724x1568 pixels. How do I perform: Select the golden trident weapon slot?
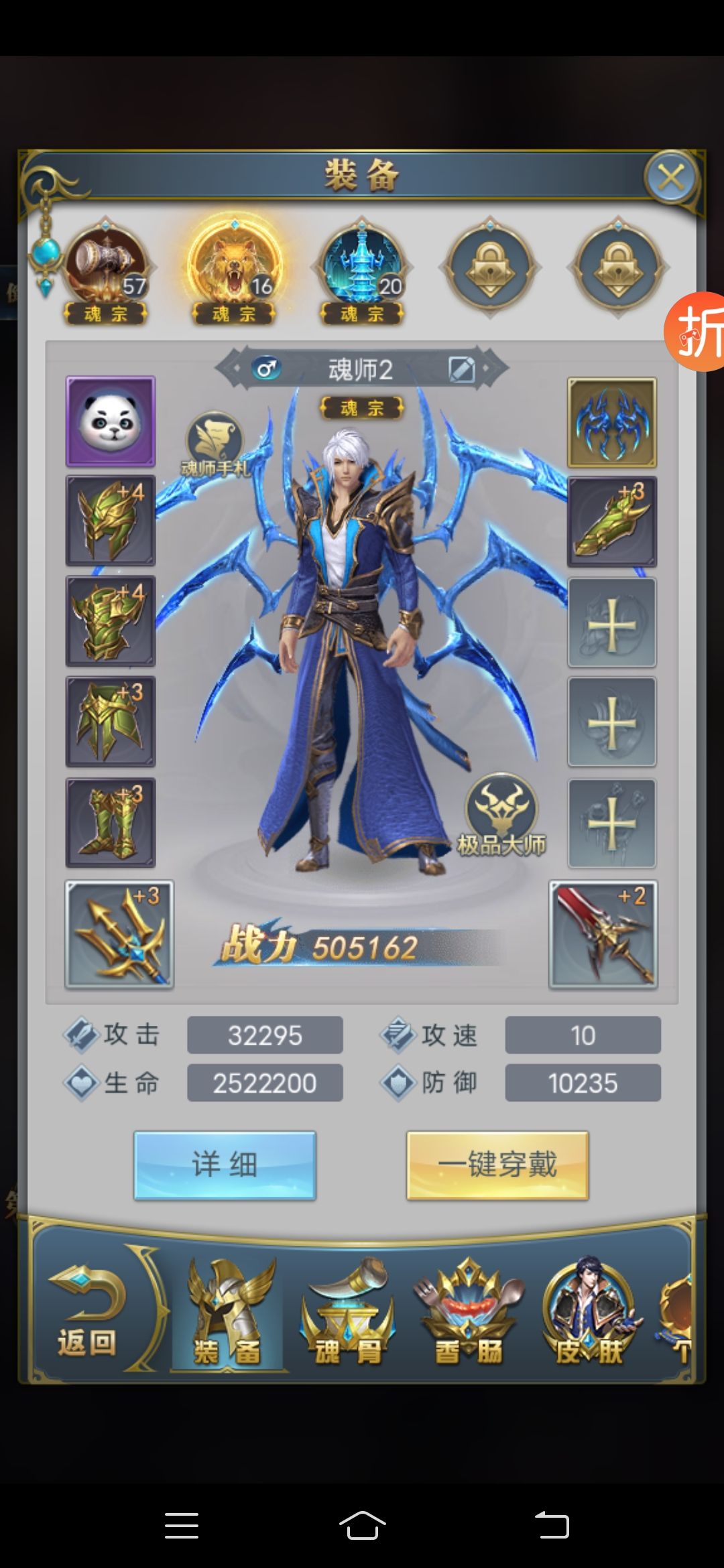tap(119, 935)
